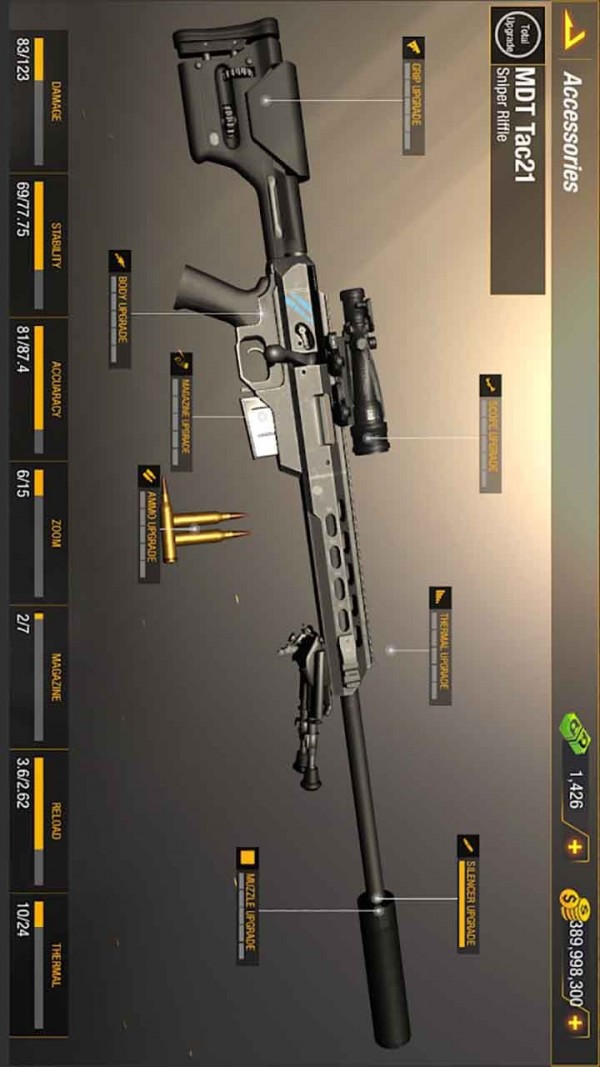Choose the Muzzle Upgrade option
Screen dimensions: 600x1067
pos(247,907)
